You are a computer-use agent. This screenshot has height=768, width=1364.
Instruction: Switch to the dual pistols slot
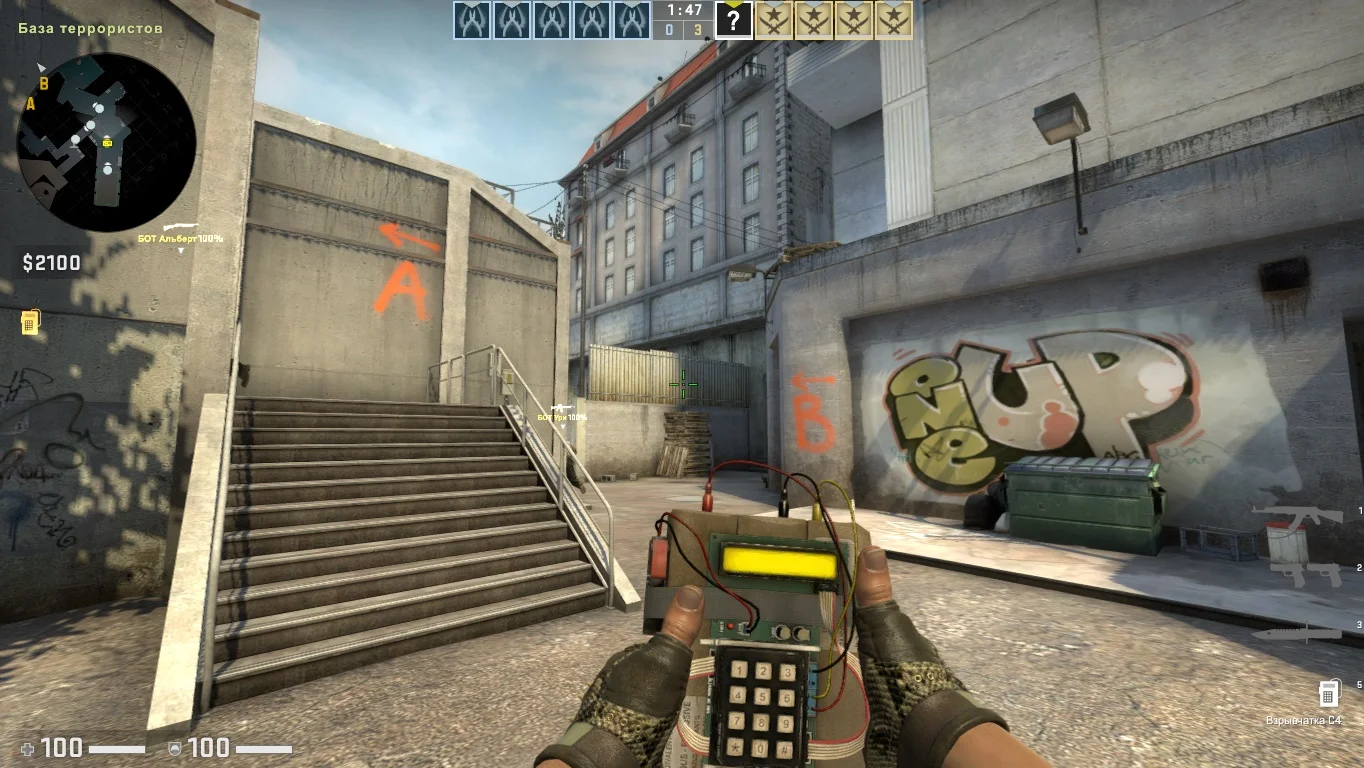(x=1308, y=573)
